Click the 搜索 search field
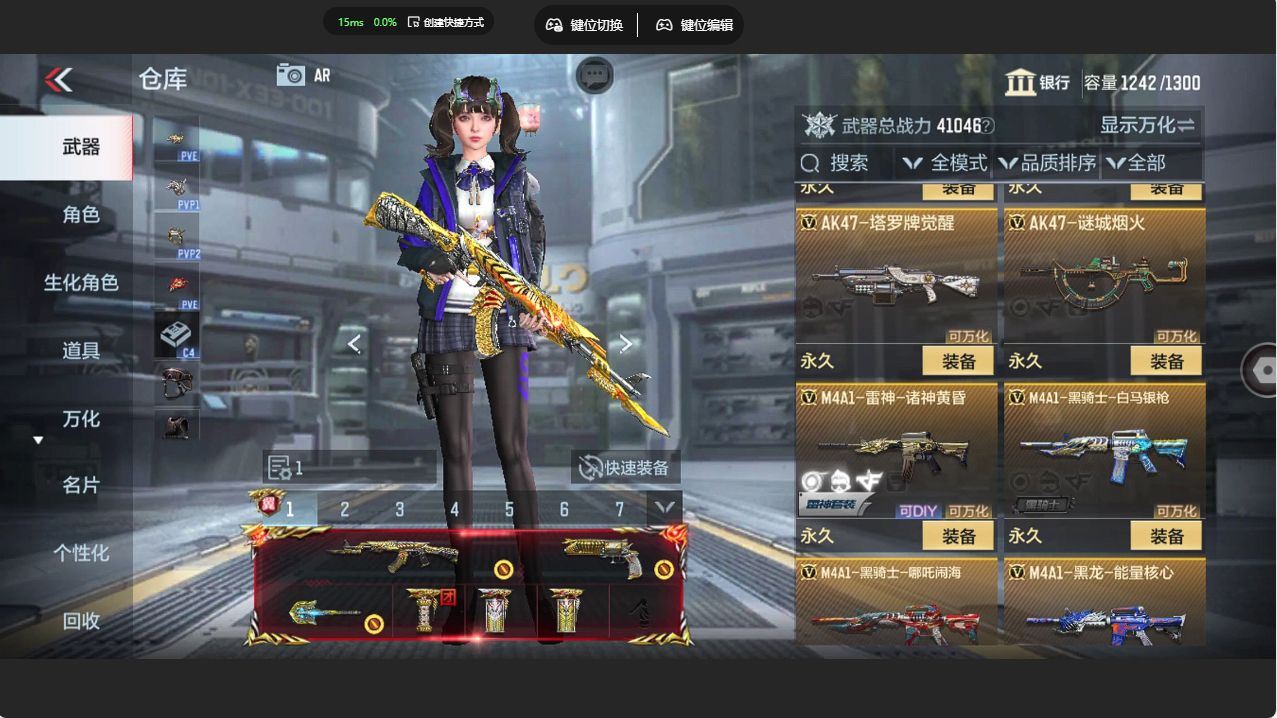Image resolution: width=1277 pixels, height=718 pixels. [845, 163]
